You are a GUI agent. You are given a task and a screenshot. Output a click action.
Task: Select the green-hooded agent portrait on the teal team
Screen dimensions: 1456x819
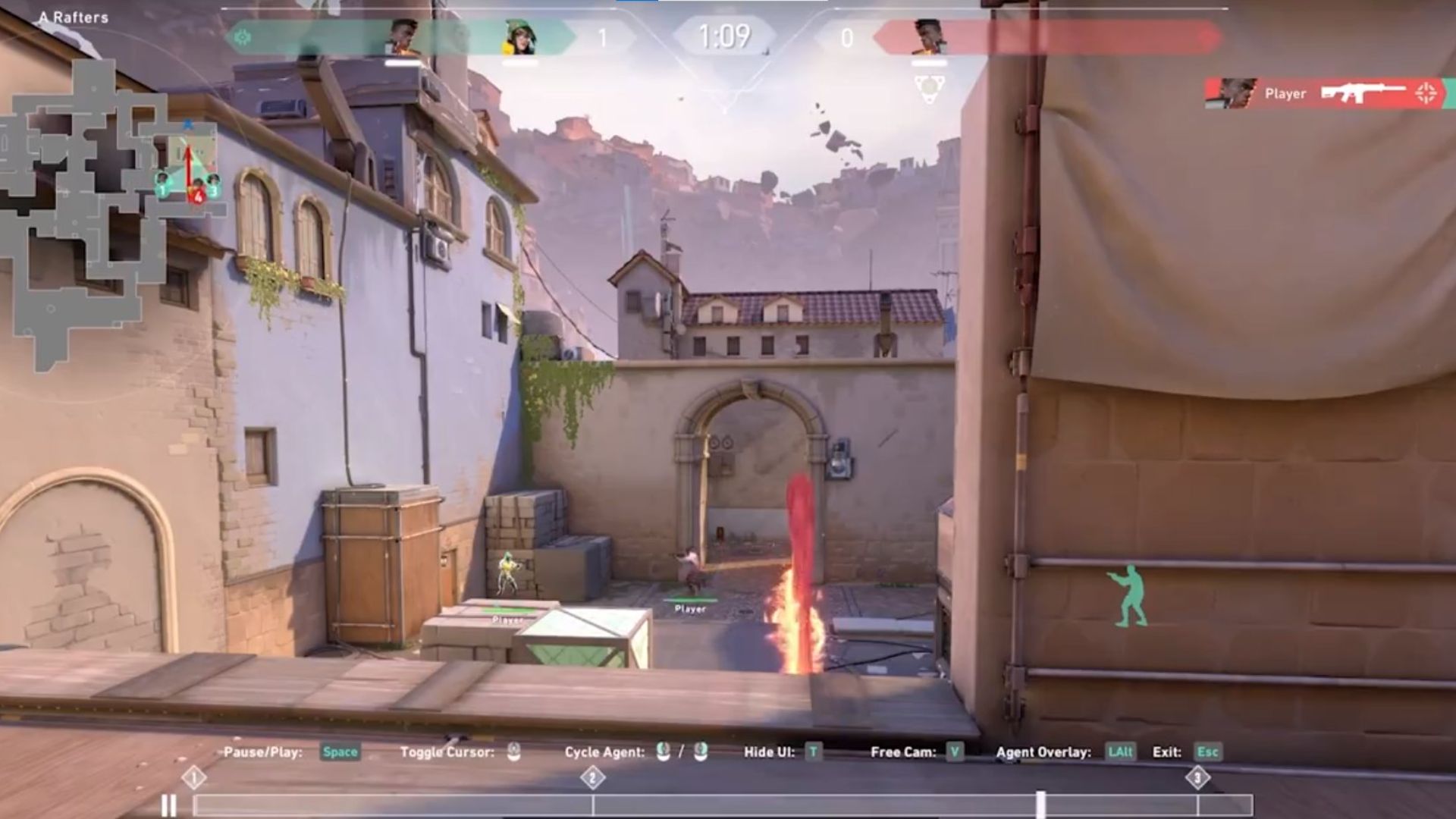pos(519,38)
